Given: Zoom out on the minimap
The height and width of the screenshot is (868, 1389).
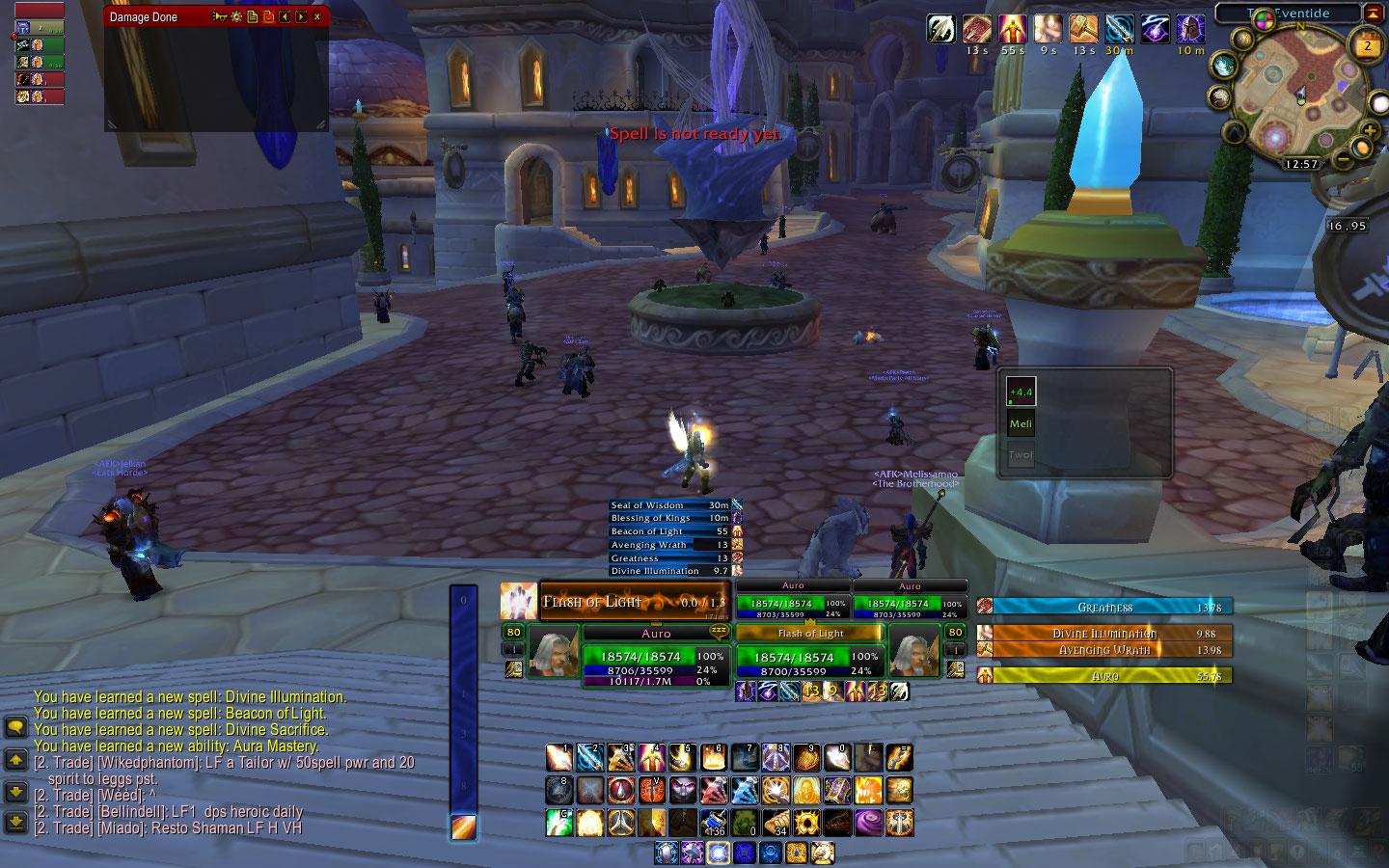Looking at the screenshot, I should (x=1342, y=158).
